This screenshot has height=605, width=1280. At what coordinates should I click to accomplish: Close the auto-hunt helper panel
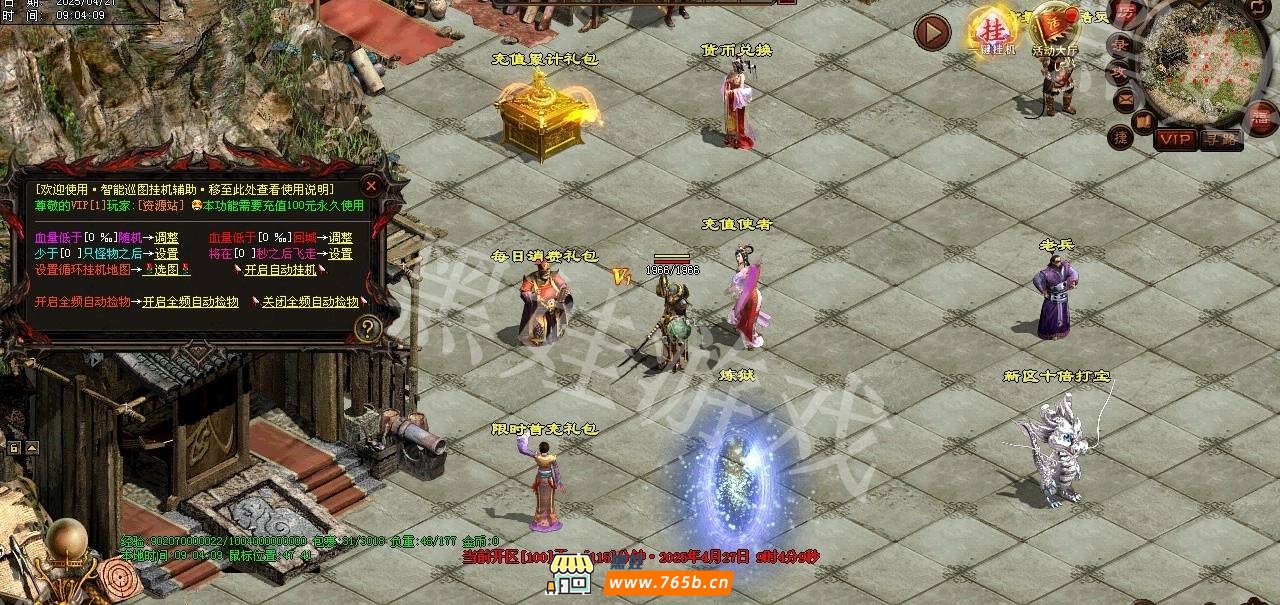pos(370,186)
